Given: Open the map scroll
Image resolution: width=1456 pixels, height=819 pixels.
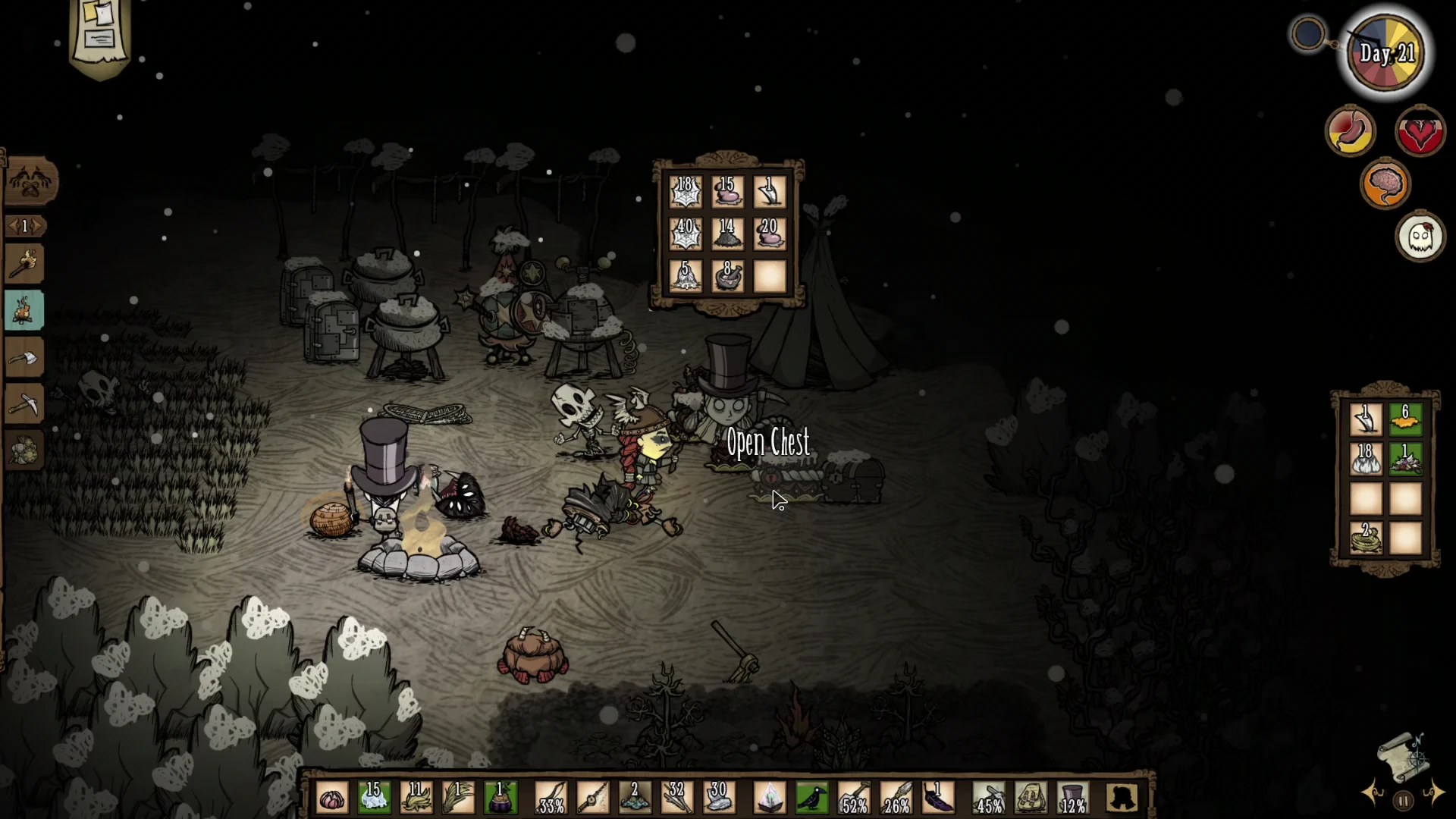Looking at the screenshot, I should coord(1402,756).
